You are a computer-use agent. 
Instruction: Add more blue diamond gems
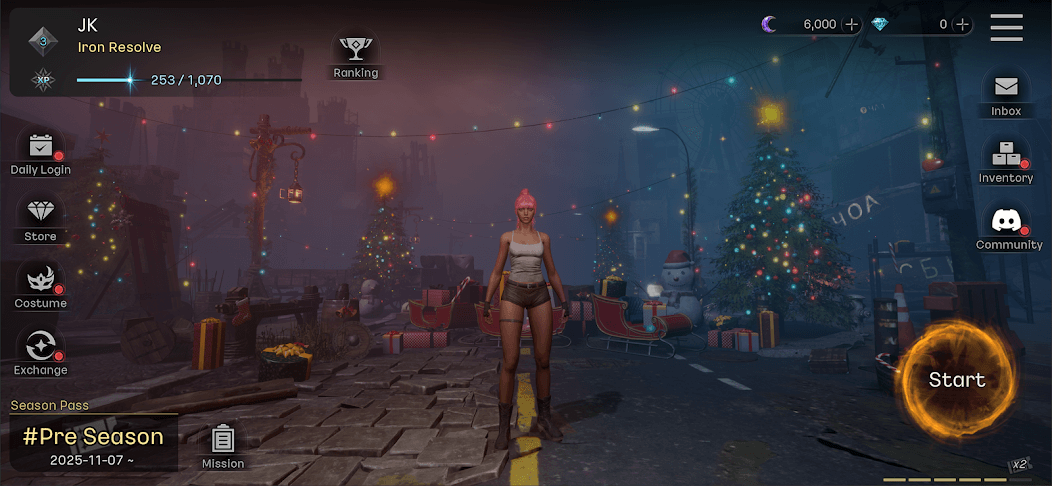click(962, 25)
